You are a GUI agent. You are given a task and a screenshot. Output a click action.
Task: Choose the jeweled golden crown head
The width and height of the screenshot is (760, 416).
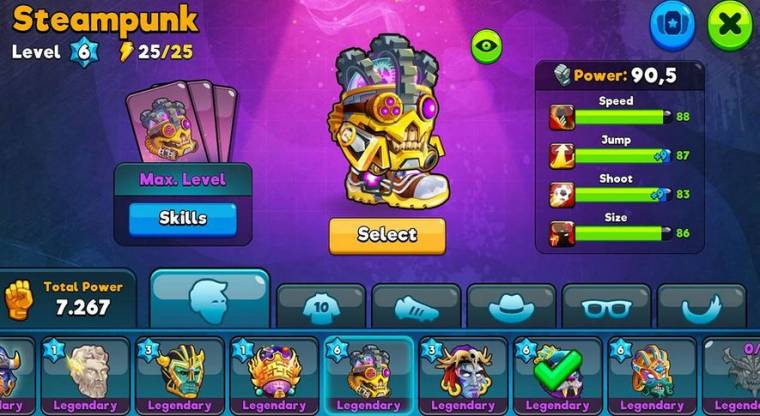(x=274, y=374)
